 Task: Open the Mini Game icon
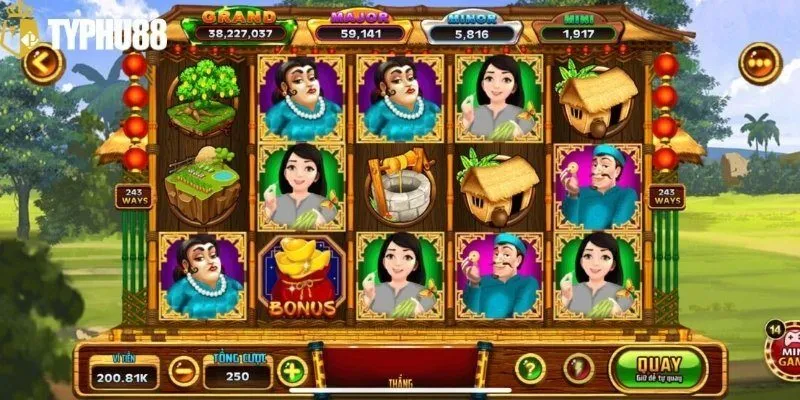(783, 352)
